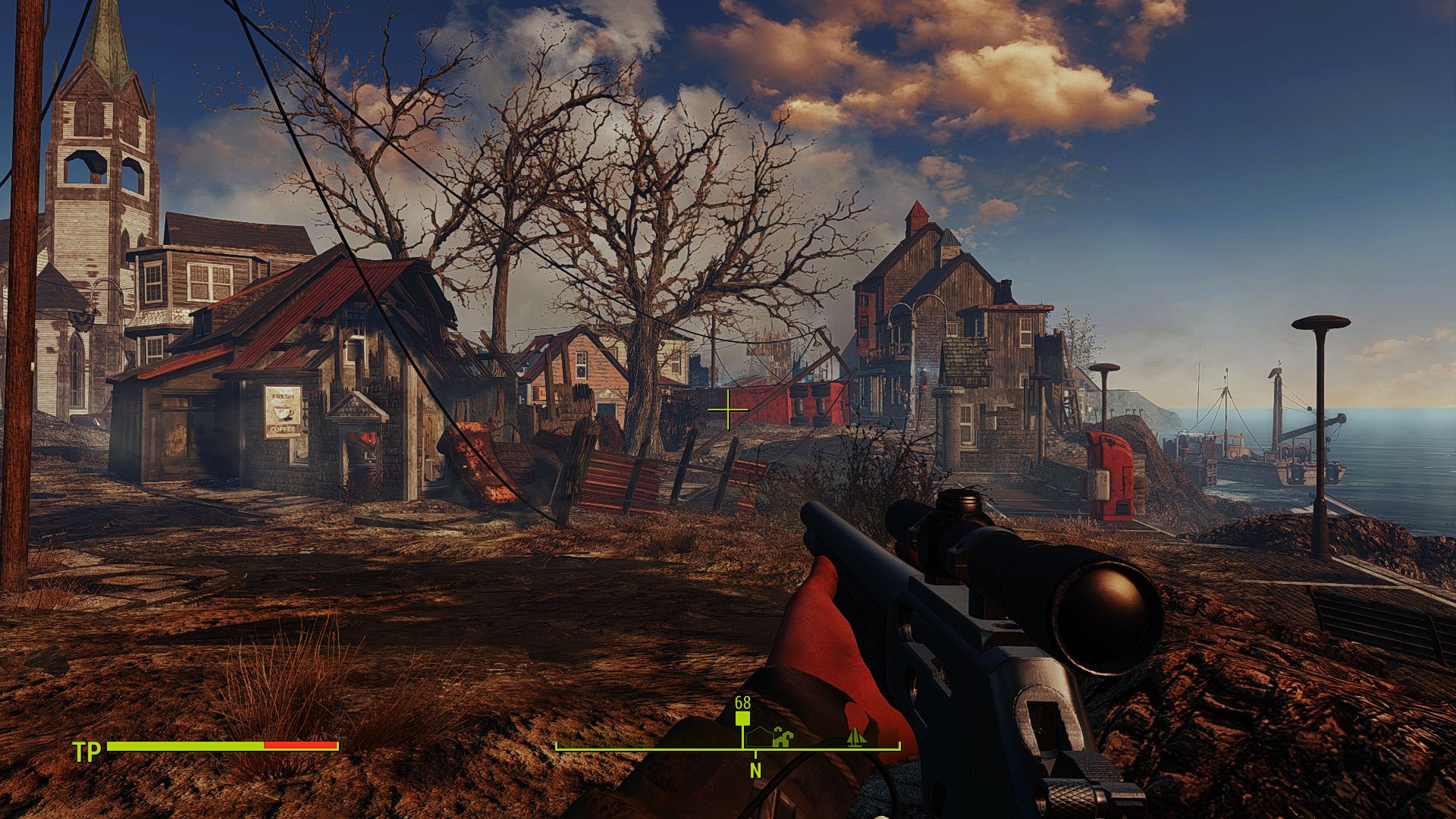Click the town houses marker on the compass
Image resolution: width=1456 pixels, height=819 pixels.
[782, 736]
